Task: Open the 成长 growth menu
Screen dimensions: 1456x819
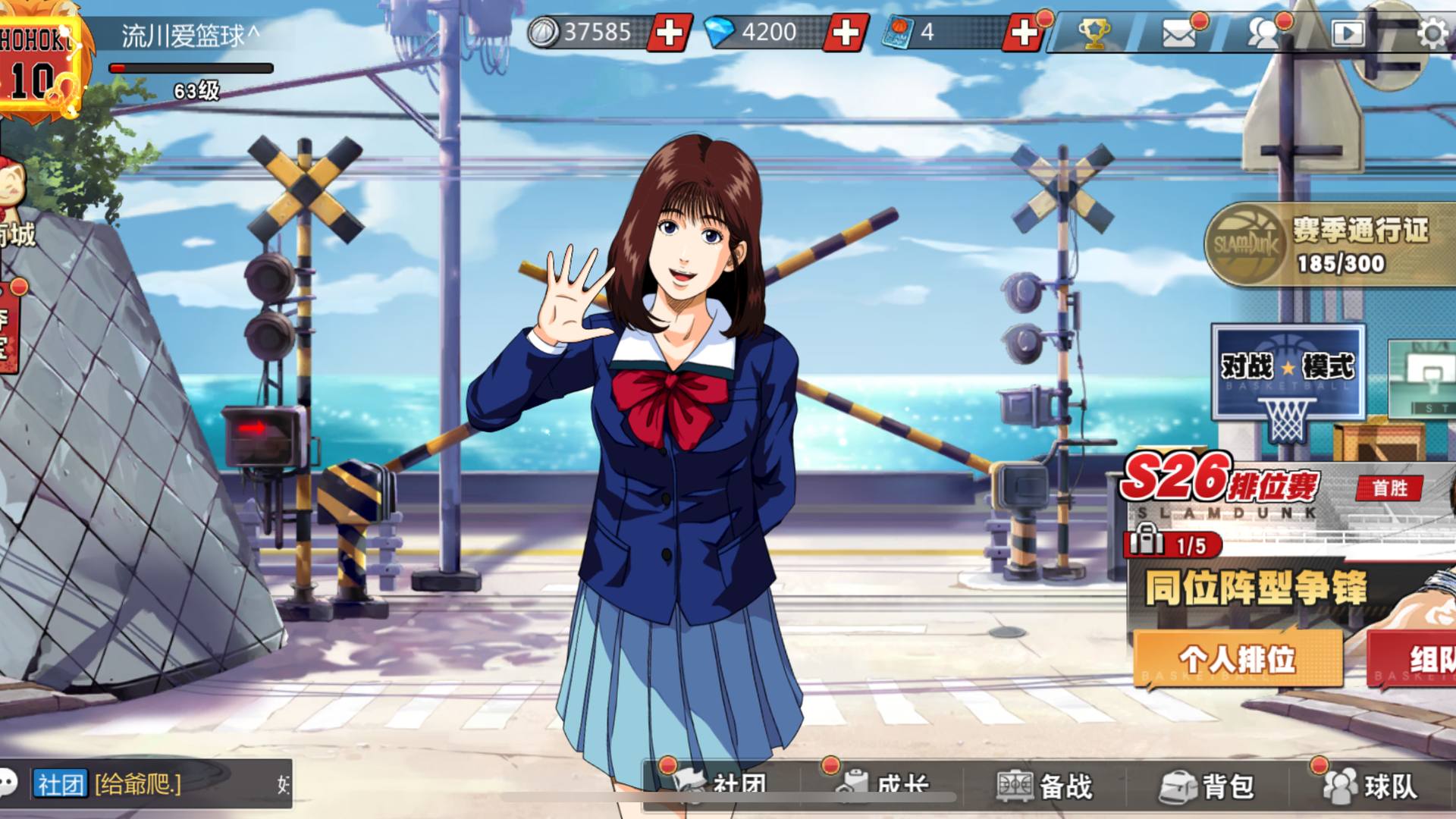Action: pos(886,786)
